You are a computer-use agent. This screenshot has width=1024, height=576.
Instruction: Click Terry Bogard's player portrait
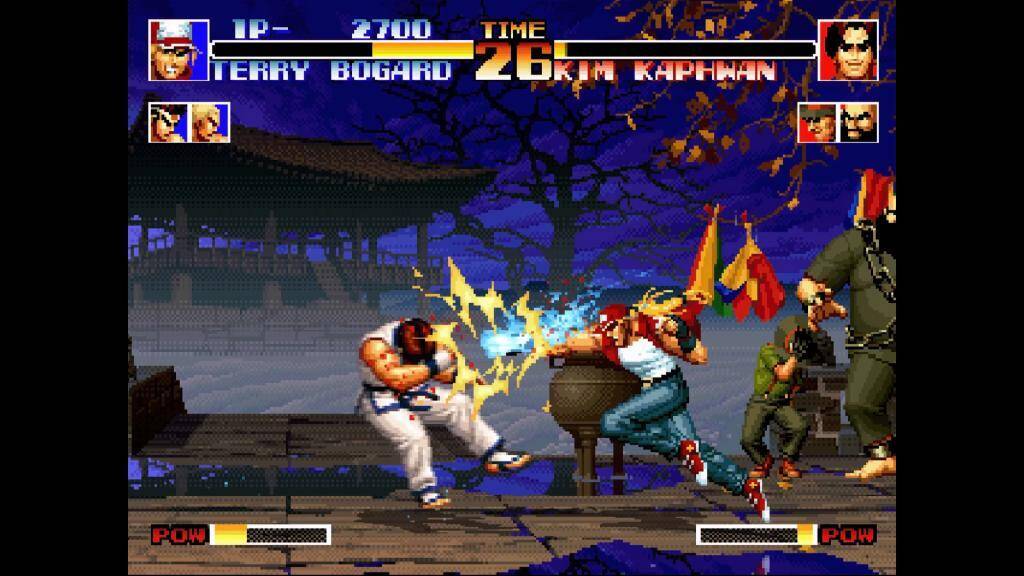(x=178, y=50)
